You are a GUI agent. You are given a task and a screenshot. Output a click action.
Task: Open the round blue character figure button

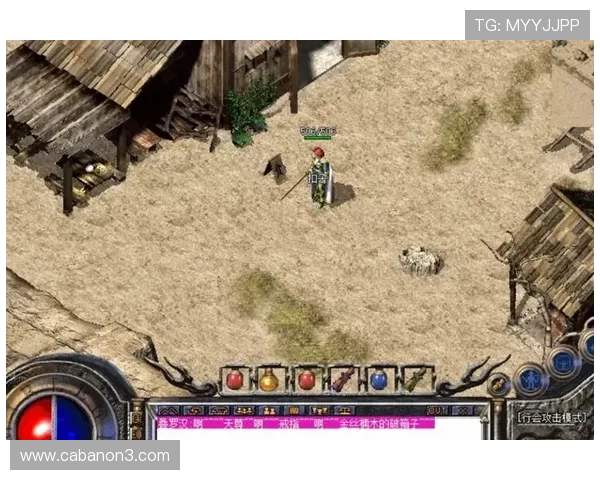(x=530, y=379)
